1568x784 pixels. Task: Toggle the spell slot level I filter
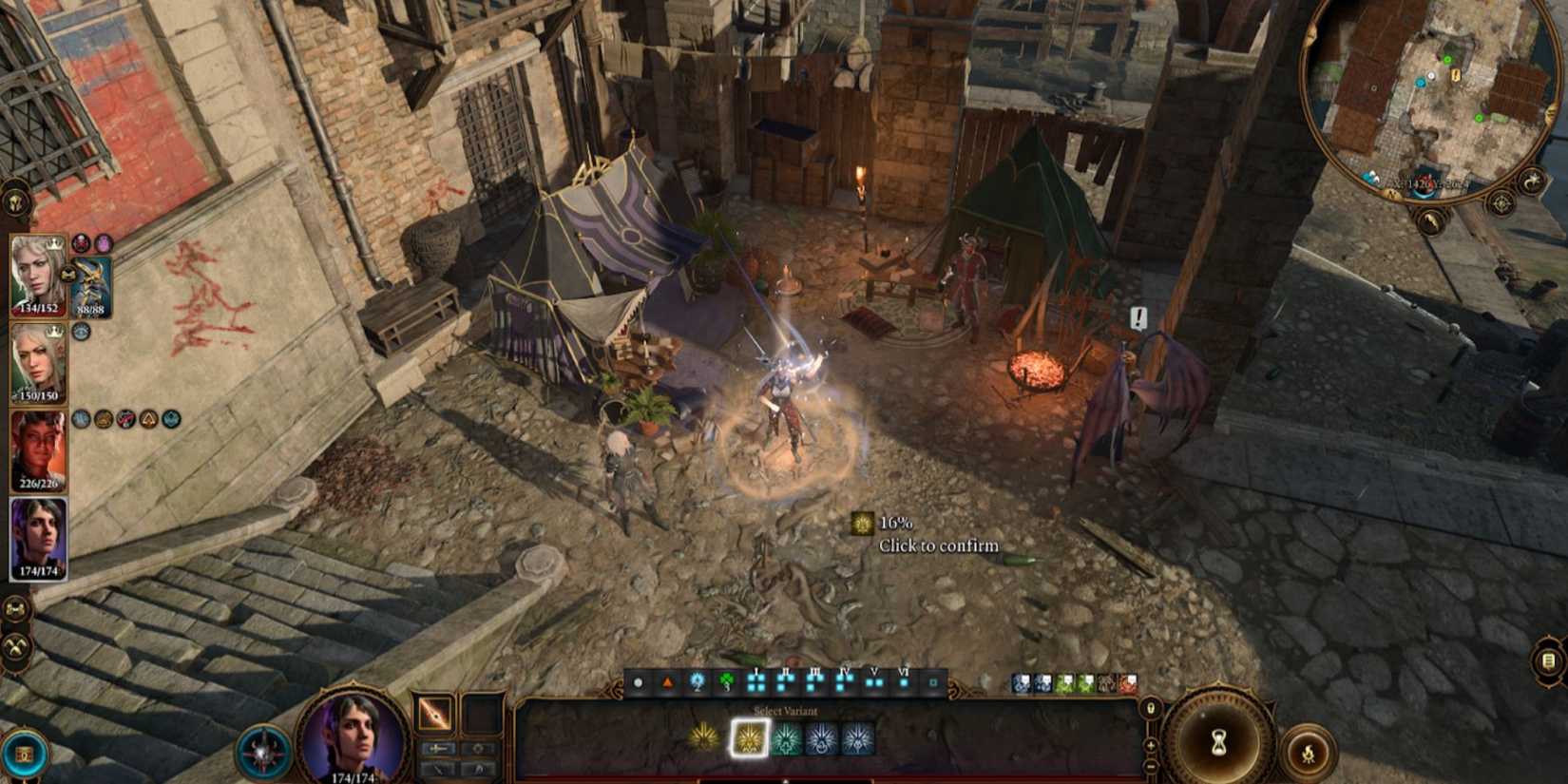point(755,681)
